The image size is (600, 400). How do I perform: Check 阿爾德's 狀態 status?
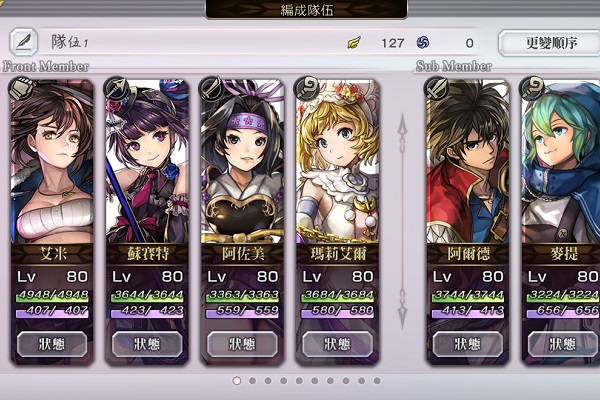click(467, 344)
